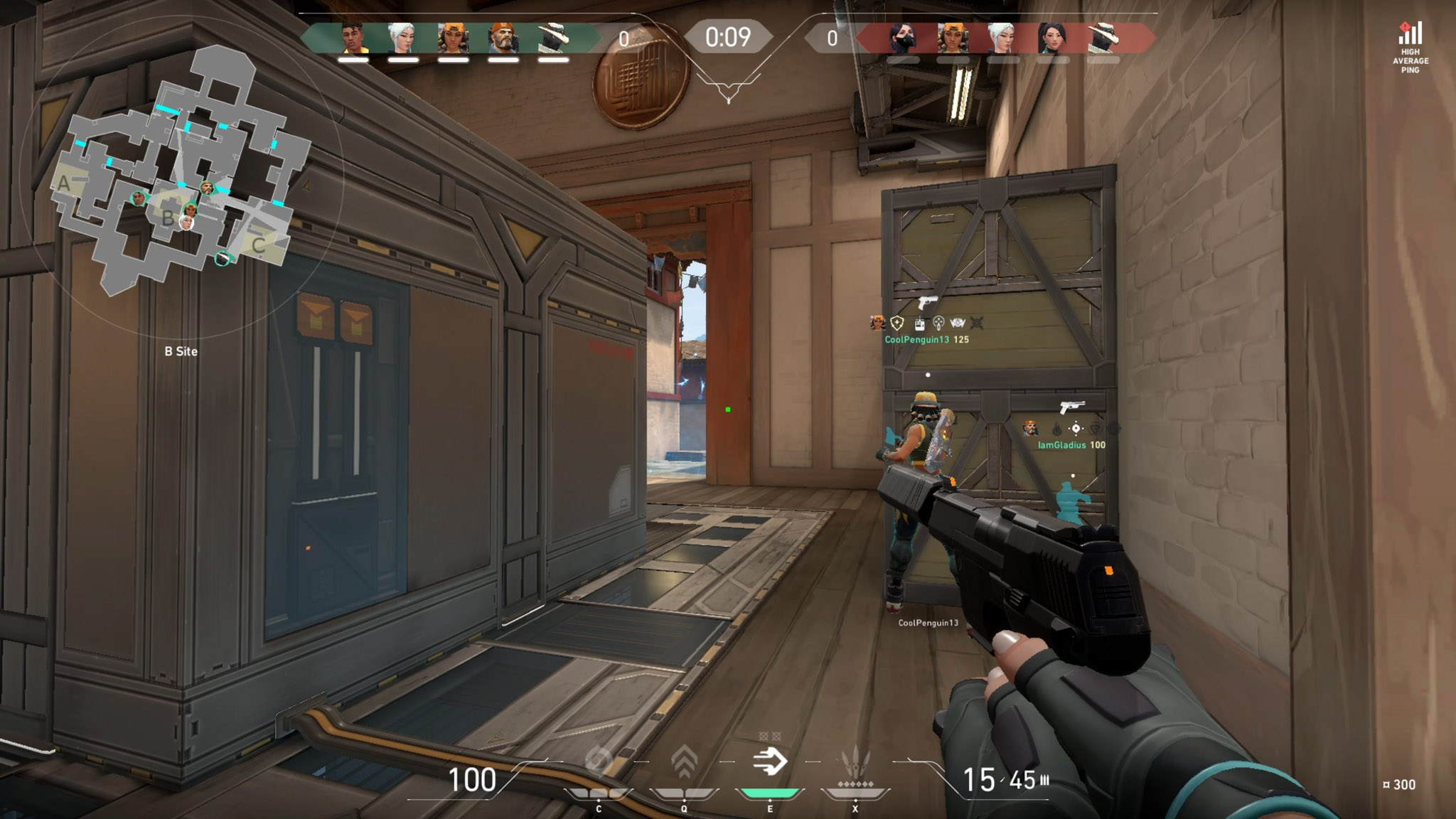Viewport: 1456px width, 819px height.
Task: Click the green team's Raze portrait
Action: click(453, 38)
